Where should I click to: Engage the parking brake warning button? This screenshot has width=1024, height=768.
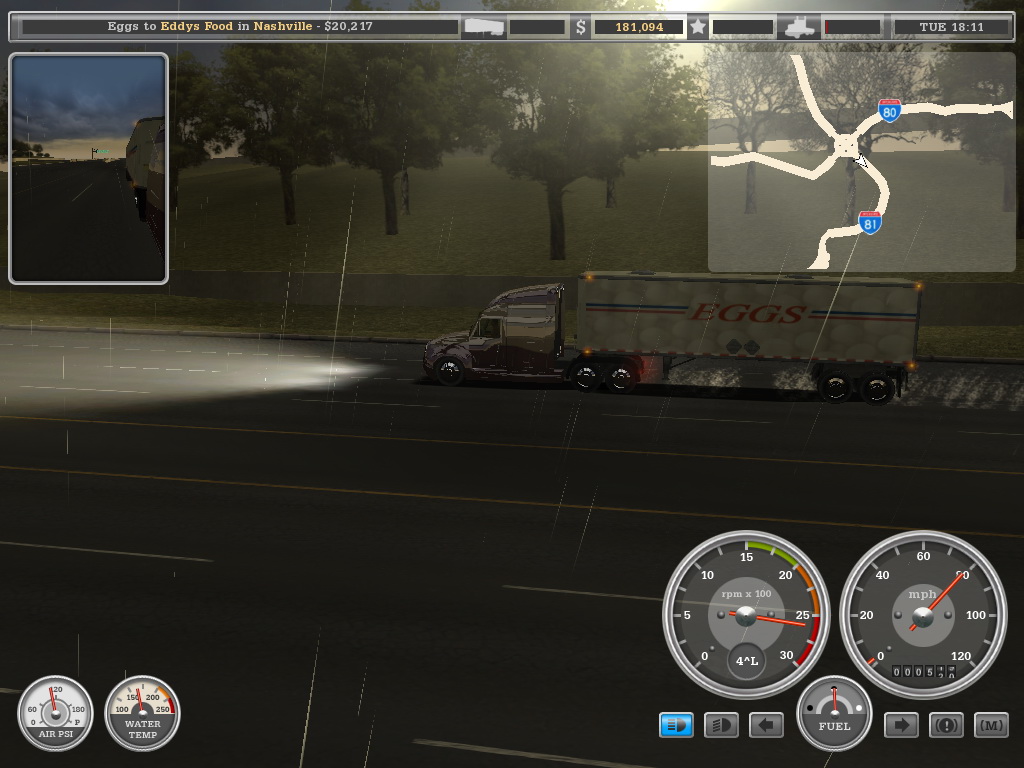point(946,725)
